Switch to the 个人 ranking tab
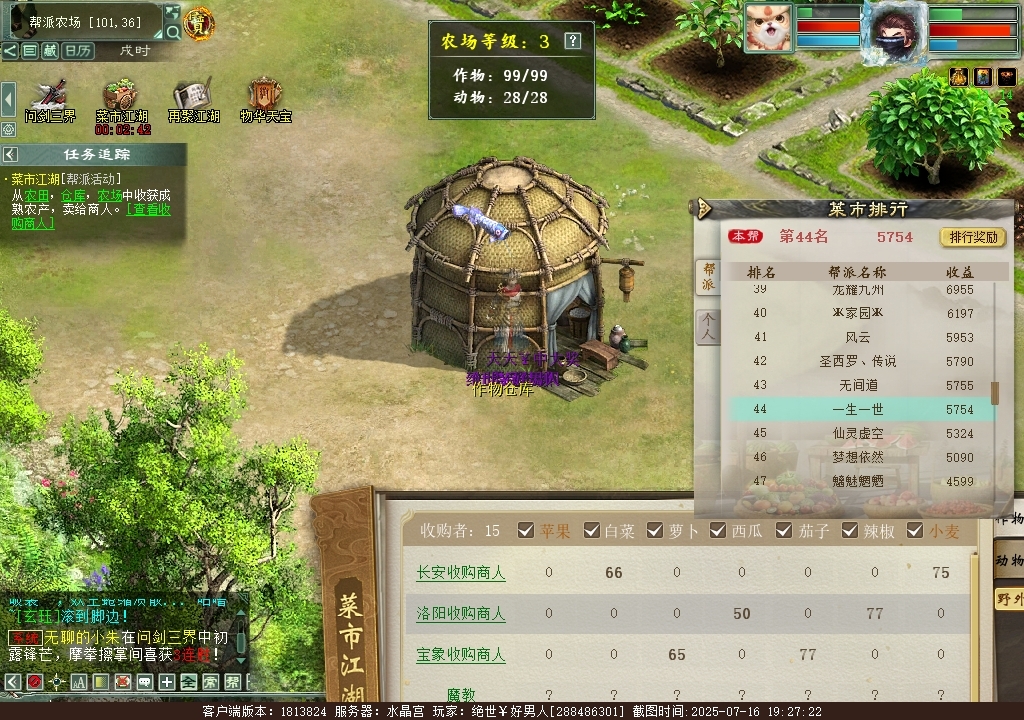Screen dimensions: 1024x720 pos(707,326)
